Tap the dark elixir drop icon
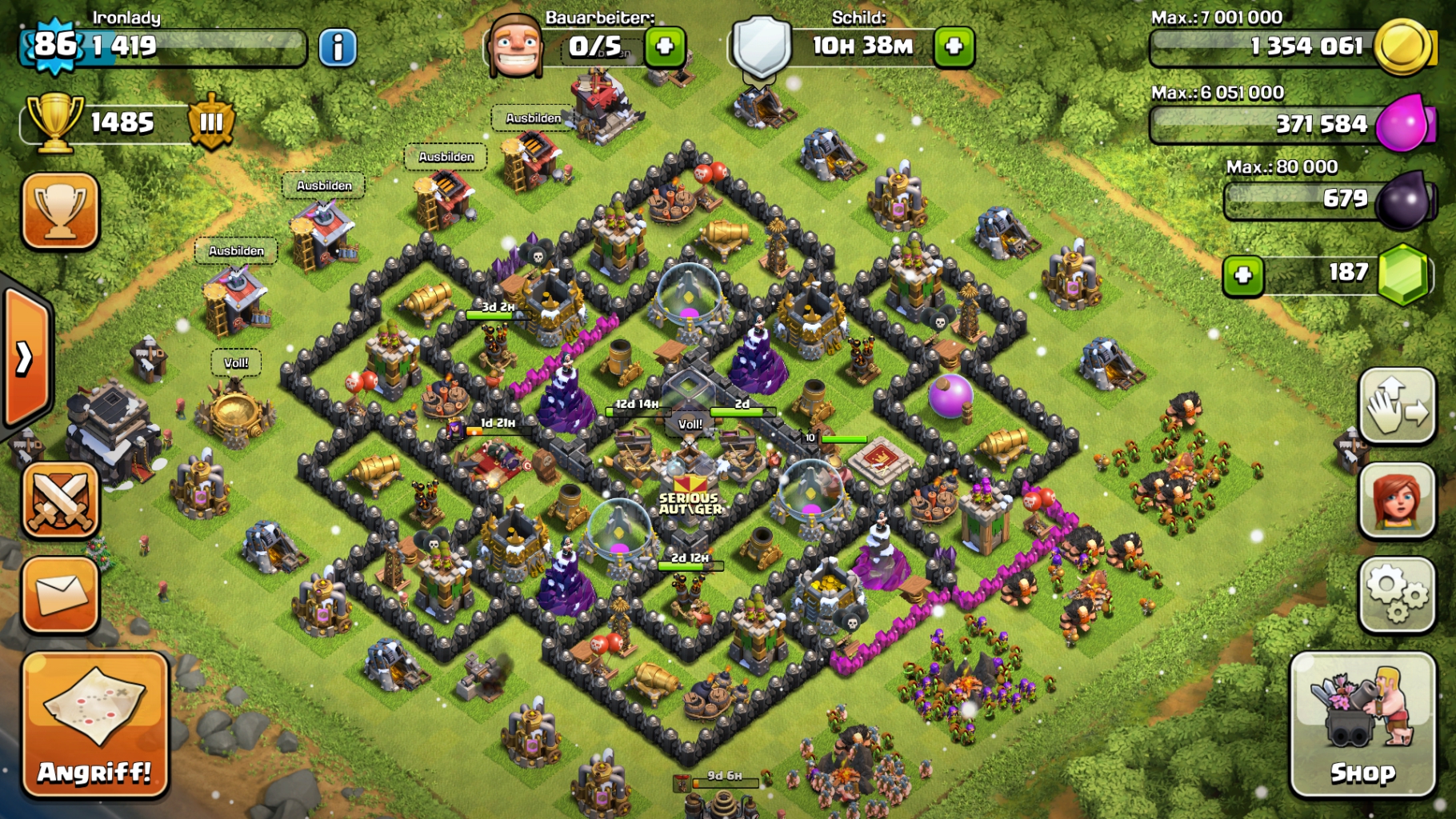 point(1404,200)
